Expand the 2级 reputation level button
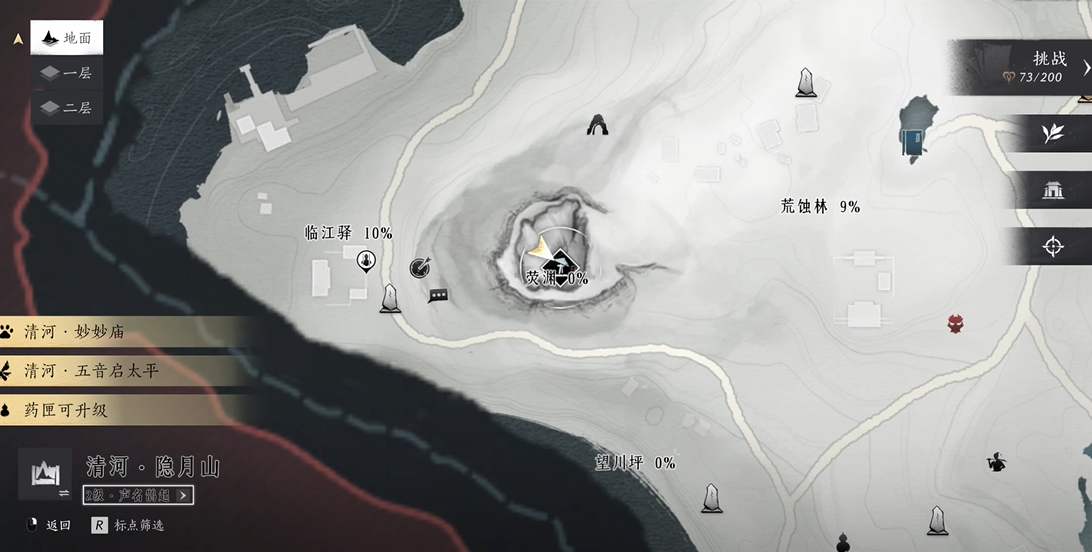Viewport: 1092px width, 552px height. [x=138, y=495]
